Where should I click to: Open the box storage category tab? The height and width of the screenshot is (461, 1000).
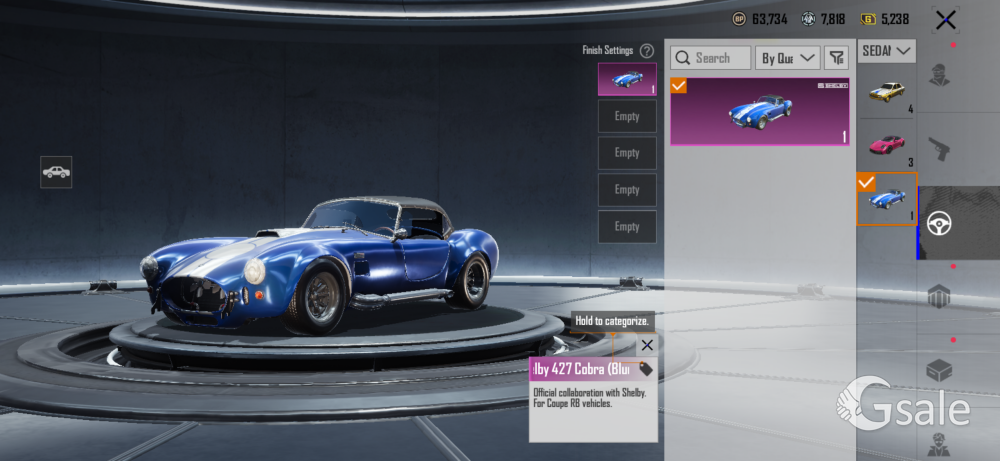(x=939, y=370)
